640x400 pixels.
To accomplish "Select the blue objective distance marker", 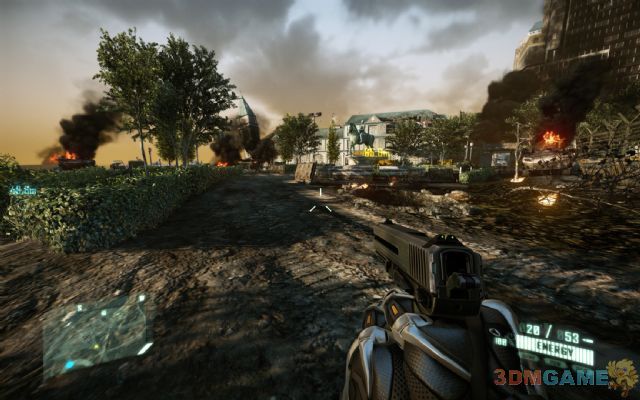I will tap(22, 189).
